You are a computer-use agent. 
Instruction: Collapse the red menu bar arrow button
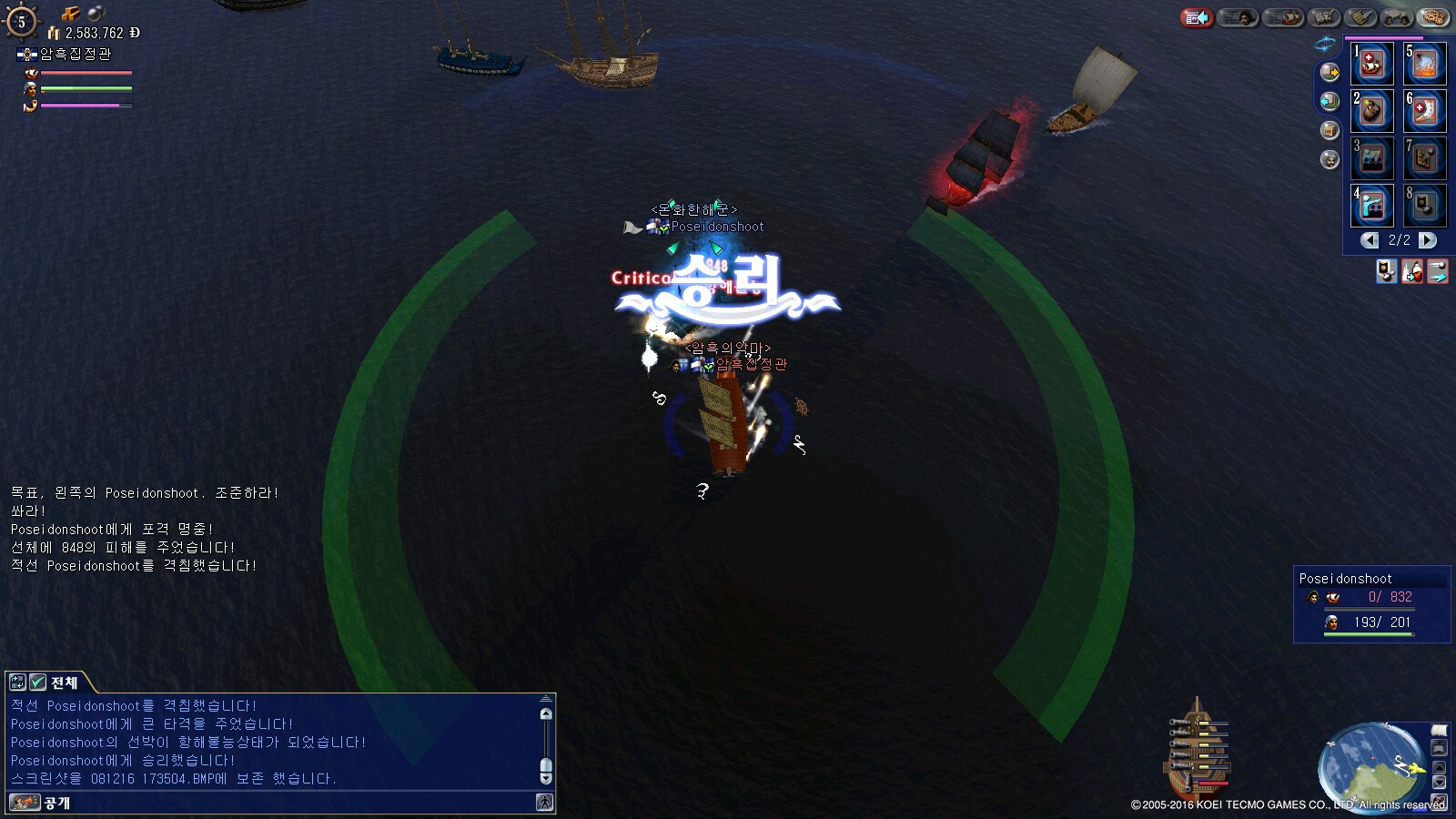[x=1197, y=17]
